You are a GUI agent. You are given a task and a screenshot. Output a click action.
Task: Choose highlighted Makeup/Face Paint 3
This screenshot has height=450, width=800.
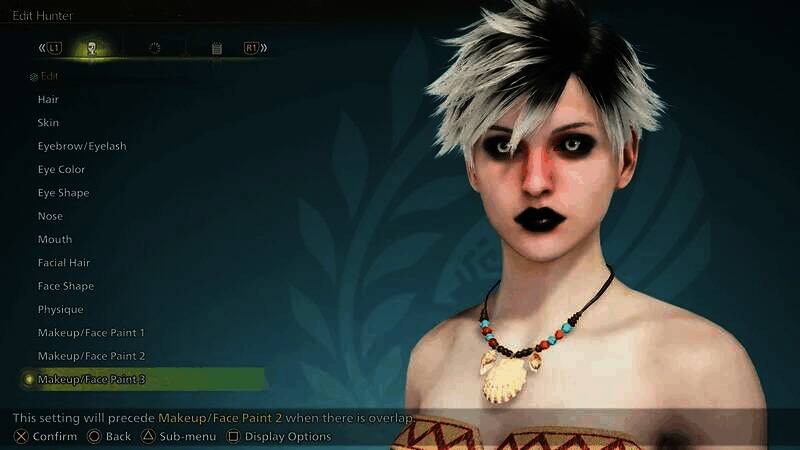91,379
